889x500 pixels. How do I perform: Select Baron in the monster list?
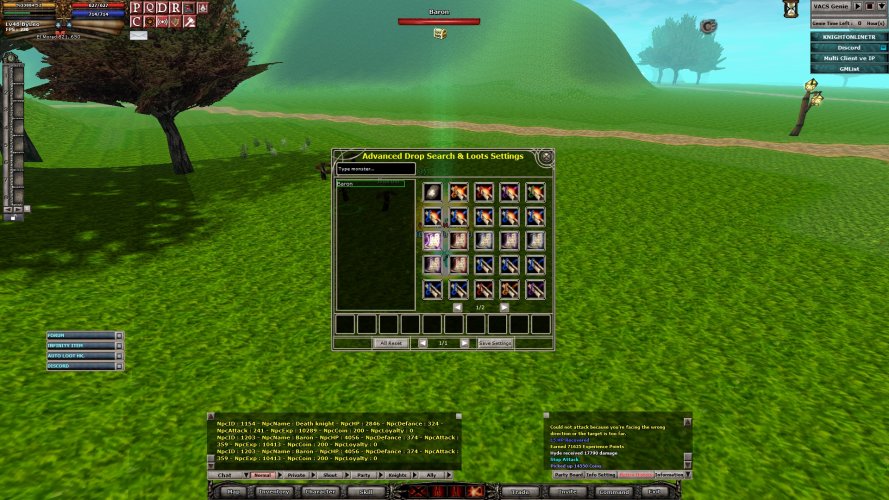tap(370, 184)
